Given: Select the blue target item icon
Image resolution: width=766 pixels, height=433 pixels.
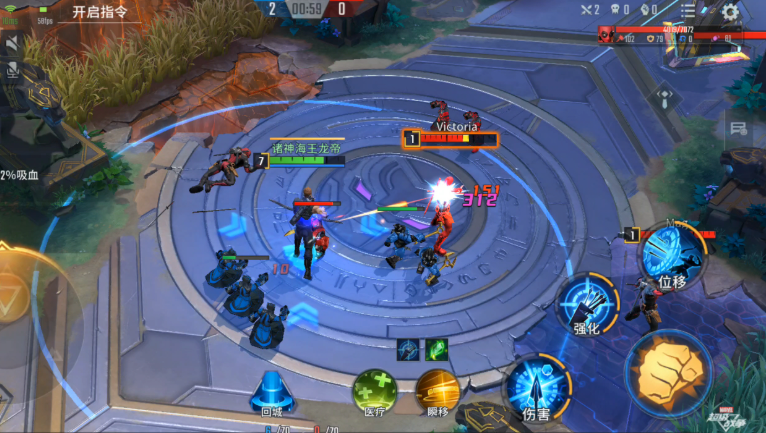Looking at the screenshot, I should tap(408, 349).
